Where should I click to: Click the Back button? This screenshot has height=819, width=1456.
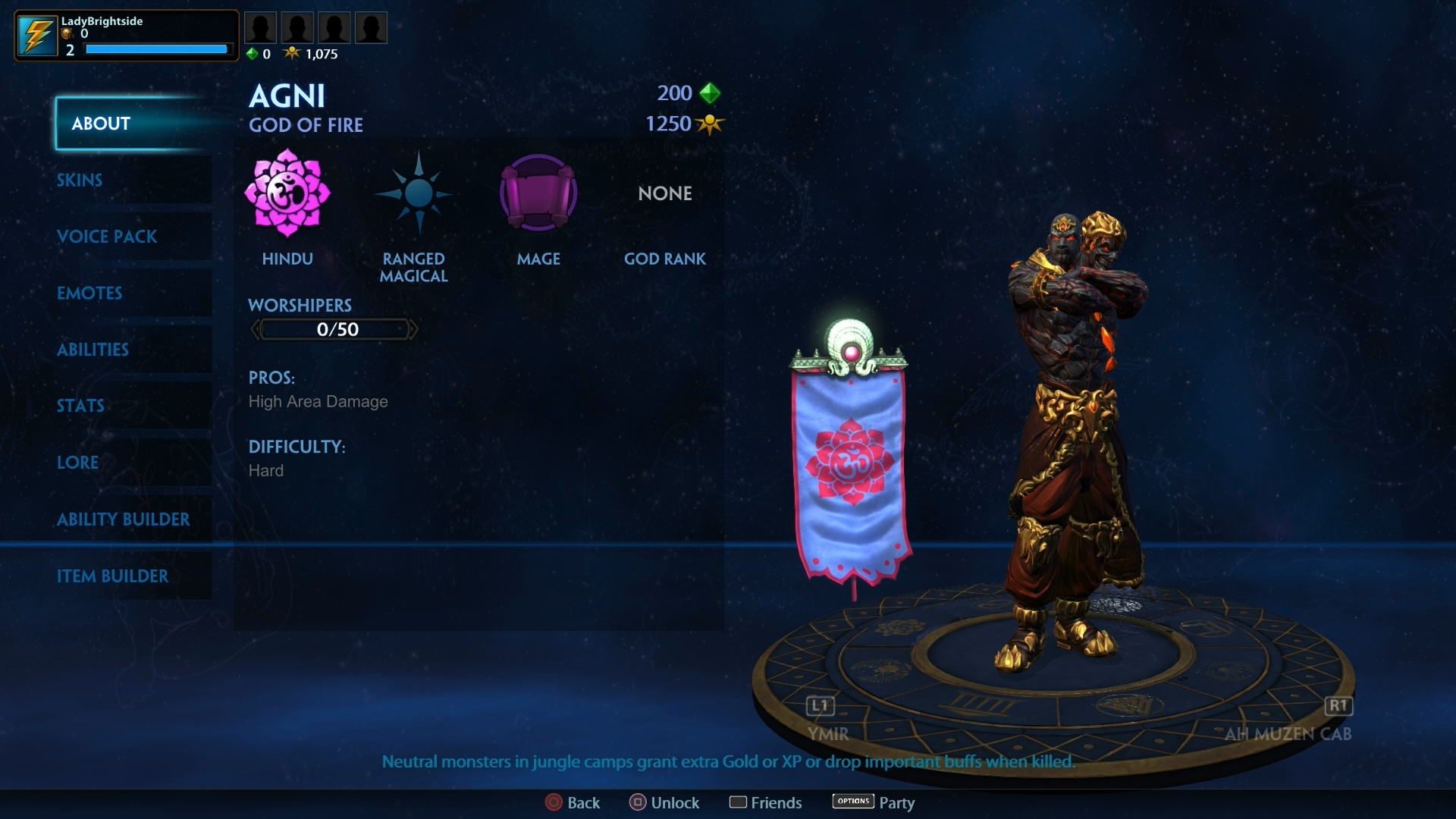(x=573, y=802)
